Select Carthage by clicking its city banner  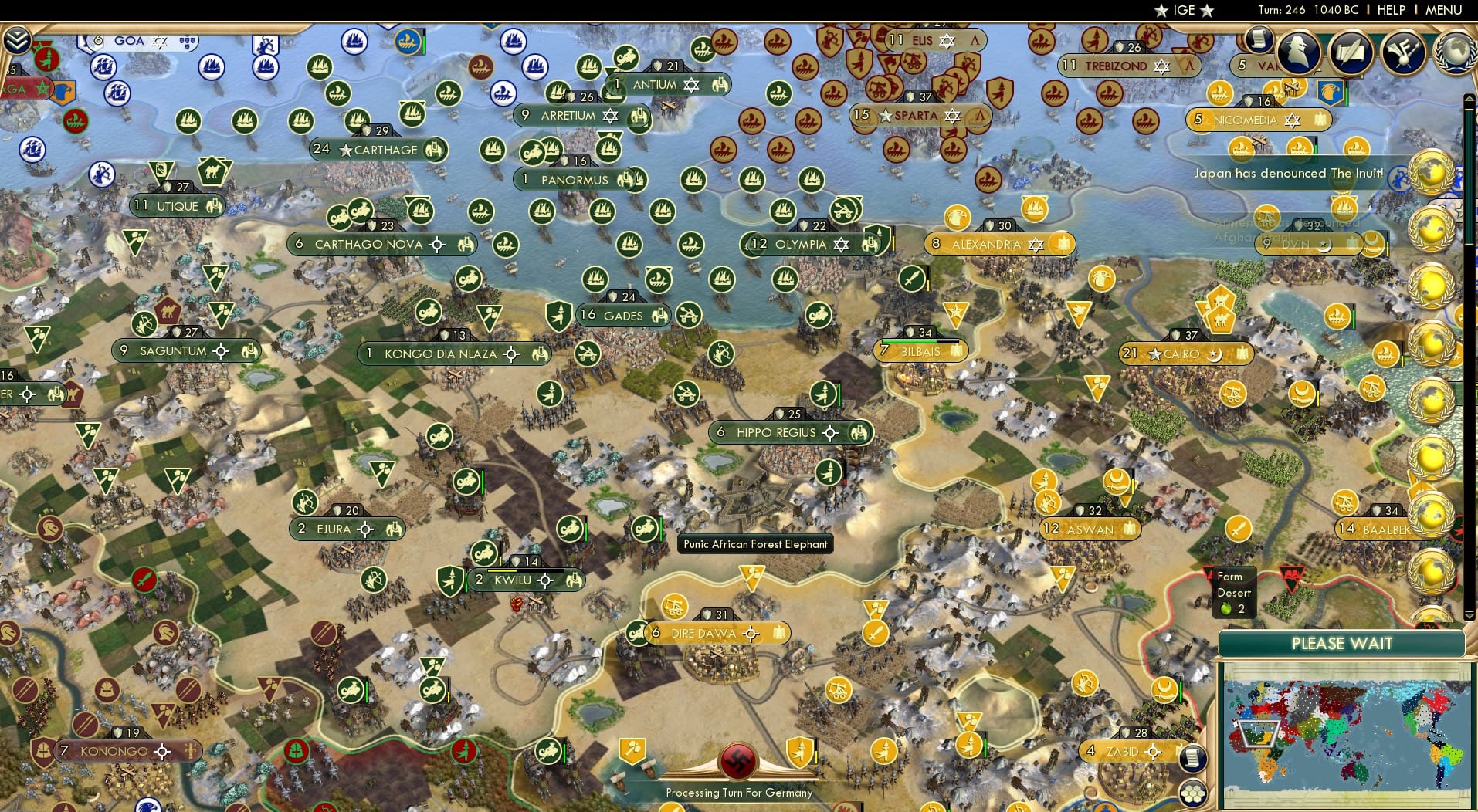[x=378, y=151]
